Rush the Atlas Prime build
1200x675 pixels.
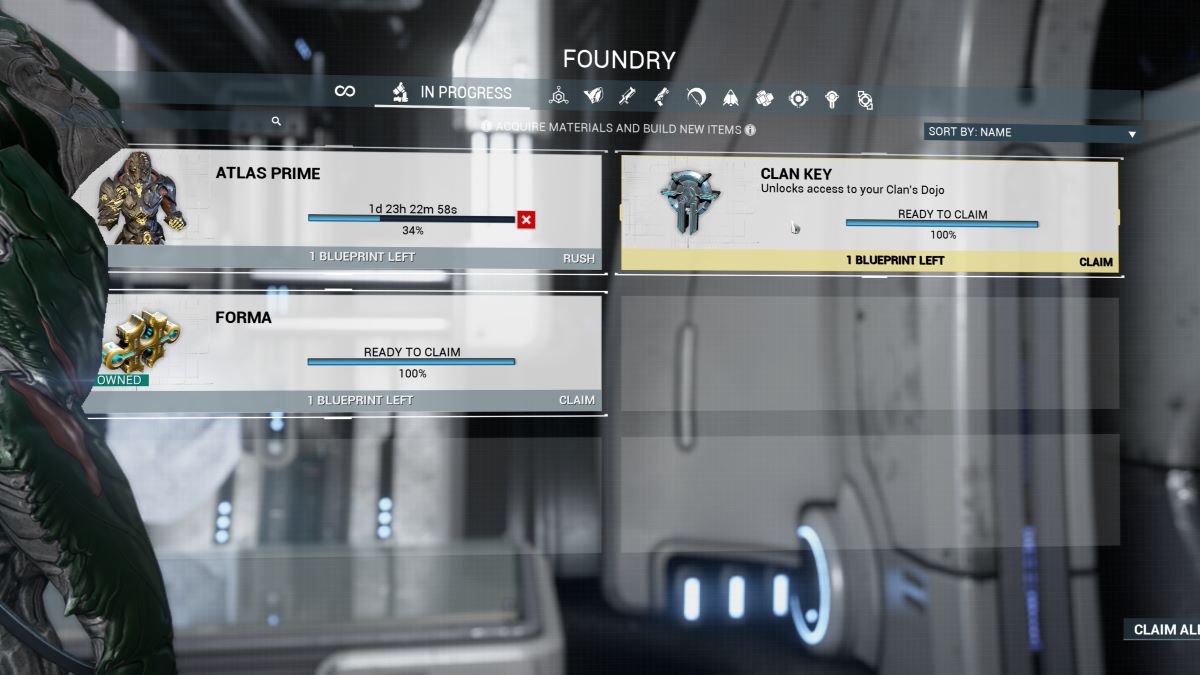[578, 258]
